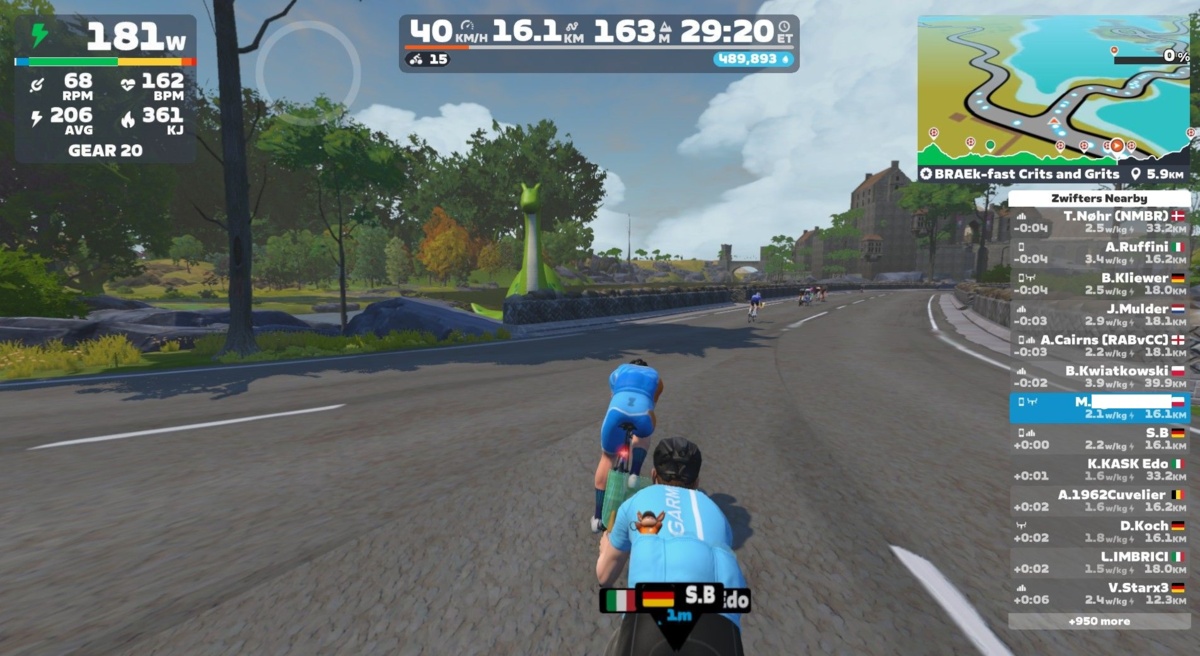Pick J.Mulder from the rider list
The width and height of the screenshot is (1200, 656).
1098,315
